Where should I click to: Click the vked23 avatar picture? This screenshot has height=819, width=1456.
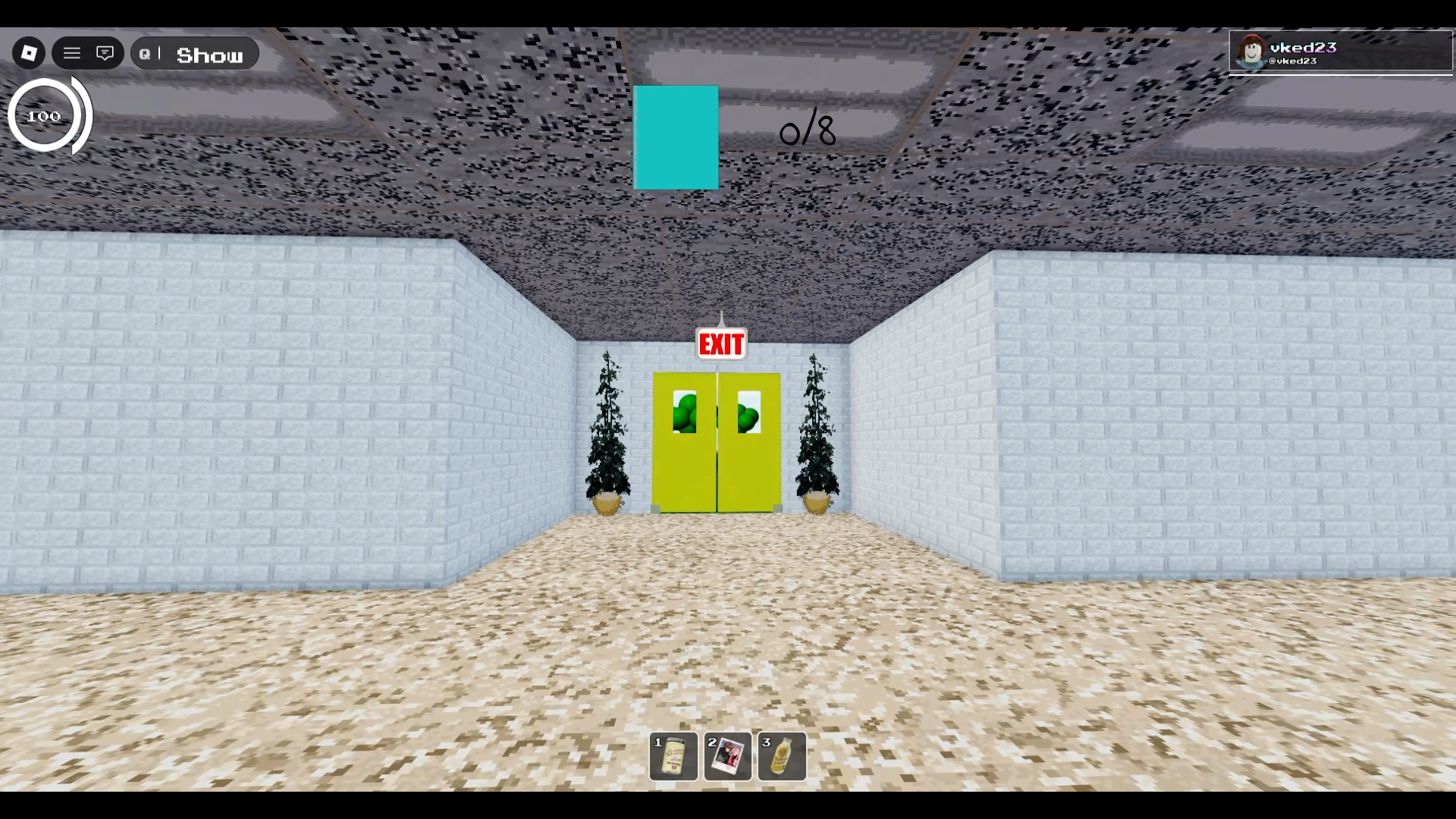click(x=1251, y=52)
